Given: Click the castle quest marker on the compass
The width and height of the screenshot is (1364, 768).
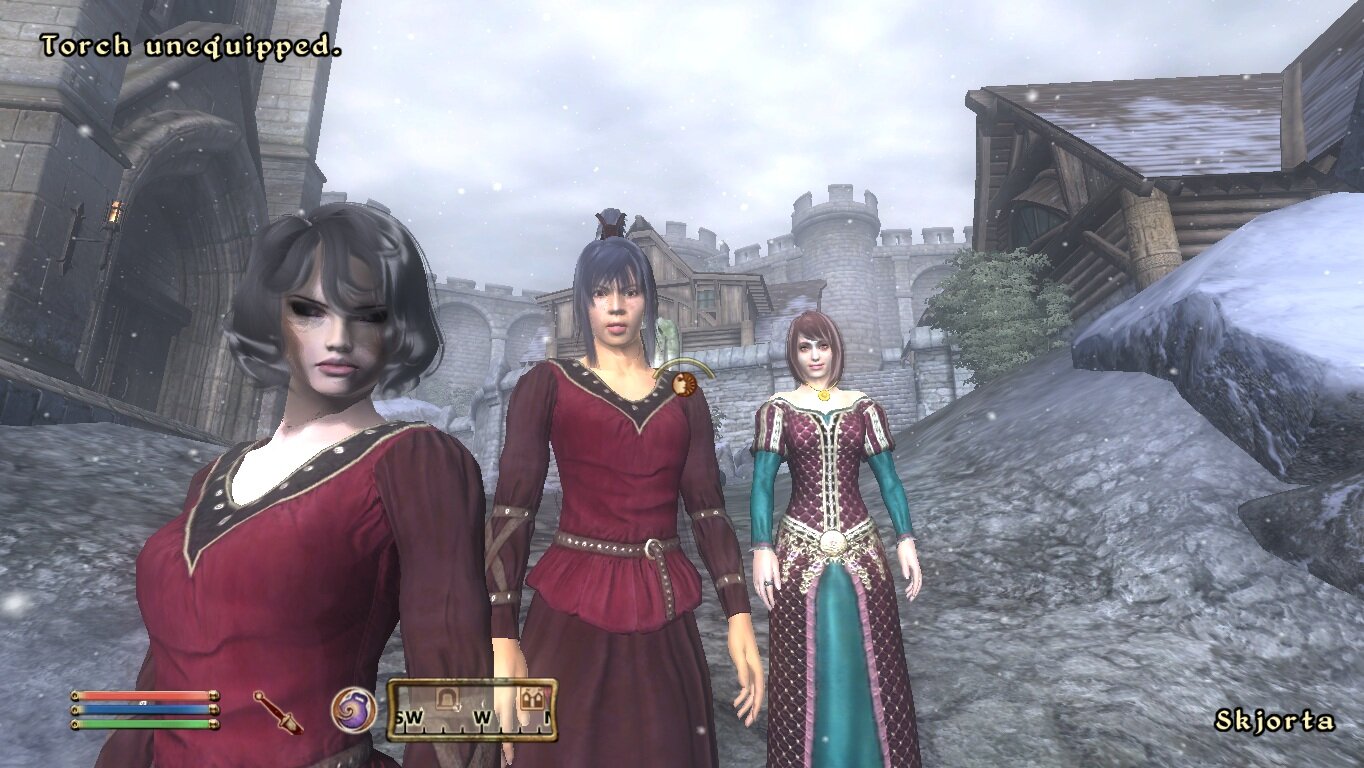Looking at the screenshot, I should [x=532, y=698].
